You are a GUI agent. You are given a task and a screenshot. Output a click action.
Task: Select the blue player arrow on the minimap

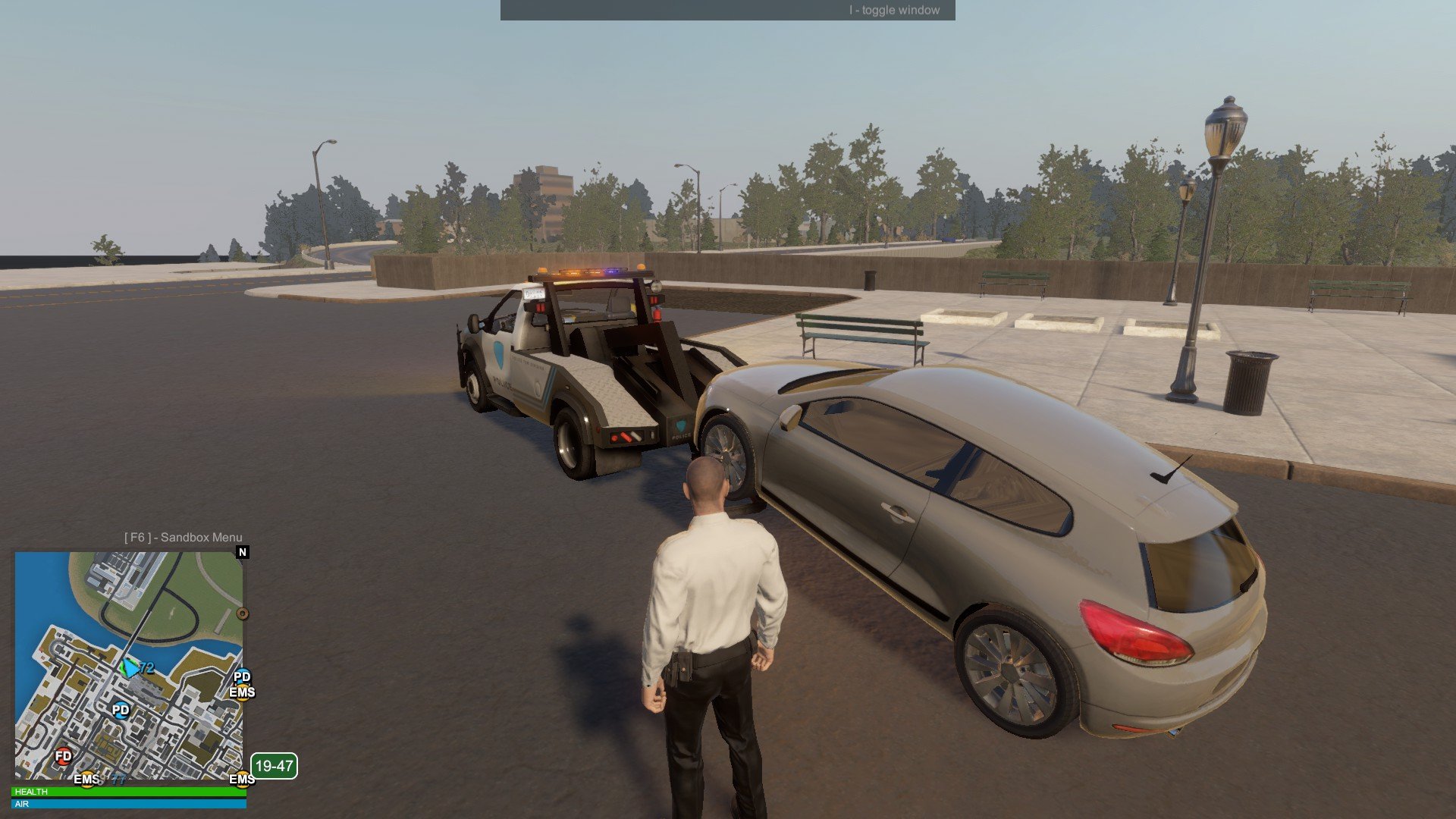(x=130, y=668)
